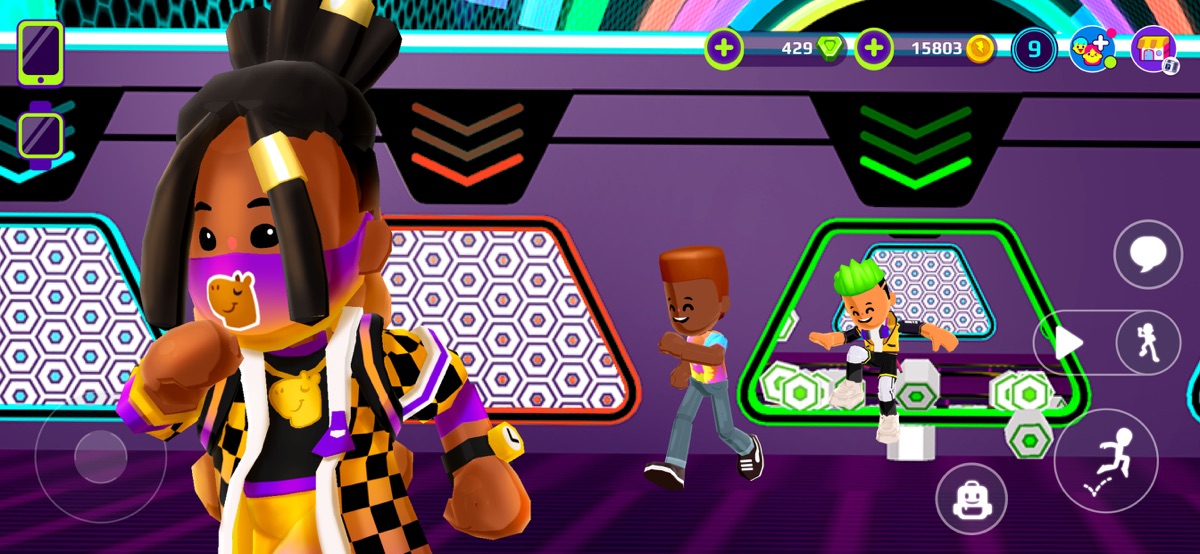
Task: Open the shop store icon
Action: (x=1154, y=49)
